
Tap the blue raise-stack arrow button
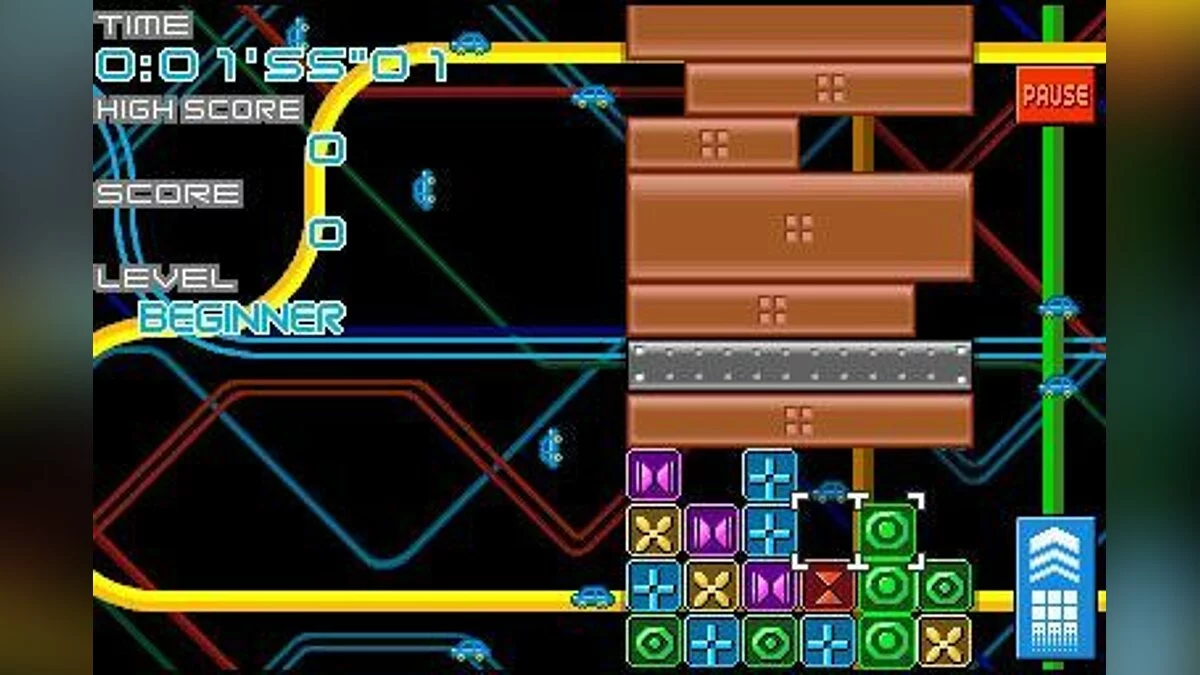(1055, 587)
